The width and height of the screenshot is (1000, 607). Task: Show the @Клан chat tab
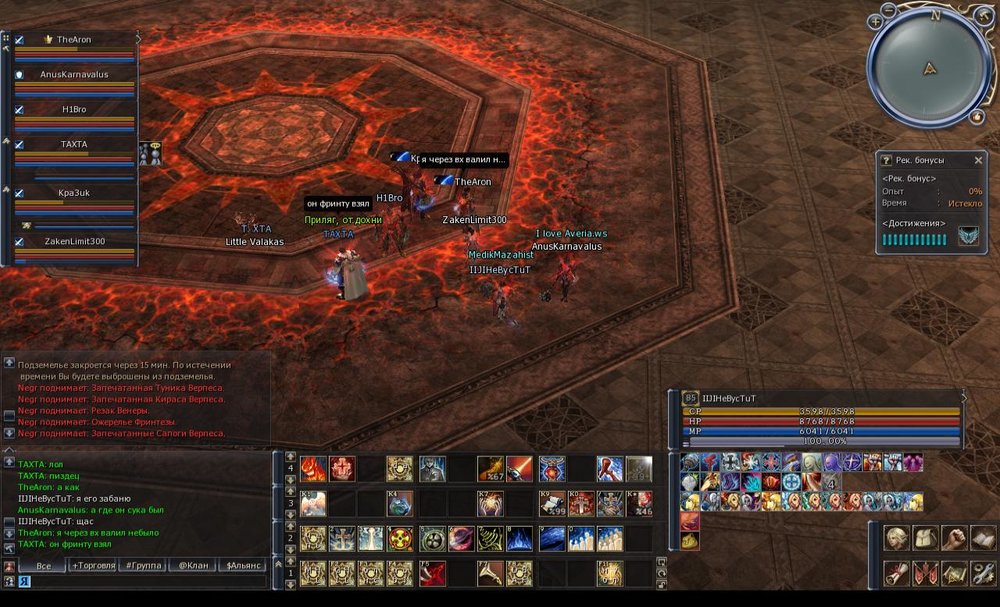point(194,566)
